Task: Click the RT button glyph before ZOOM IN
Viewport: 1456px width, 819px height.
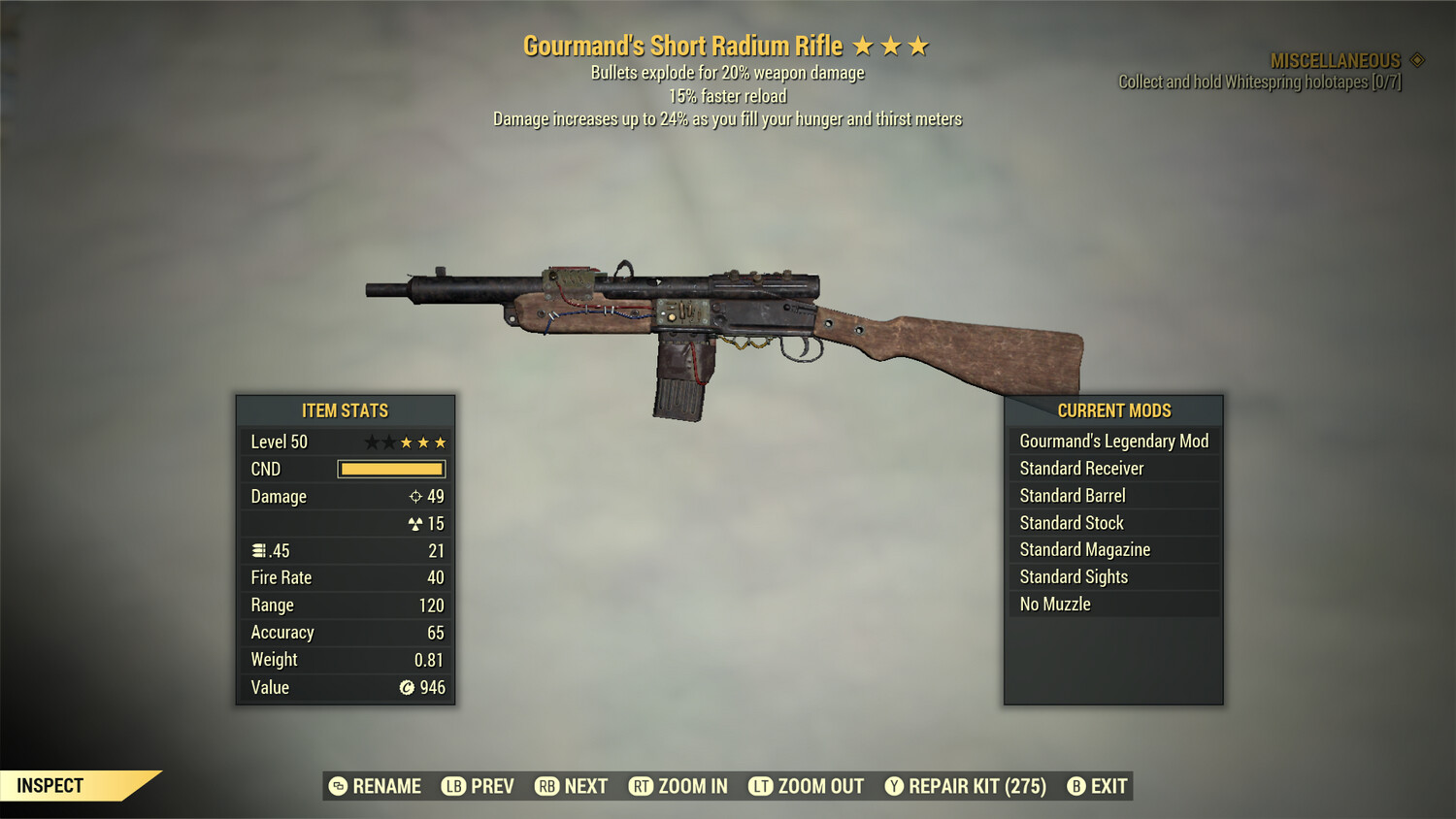Action: pyautogui.click(x=641, y=786)
